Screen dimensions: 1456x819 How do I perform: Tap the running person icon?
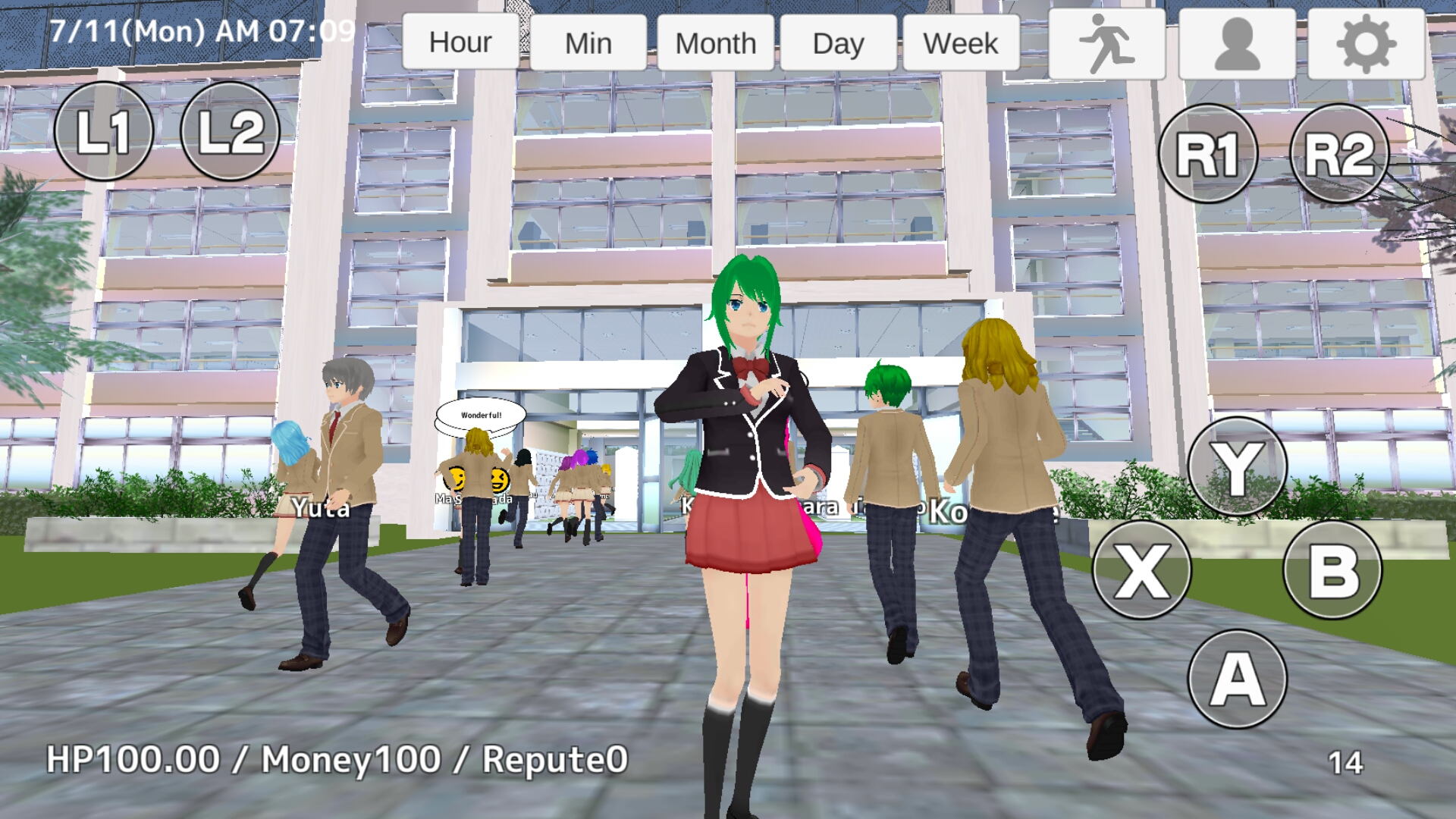pos(1106,42)
